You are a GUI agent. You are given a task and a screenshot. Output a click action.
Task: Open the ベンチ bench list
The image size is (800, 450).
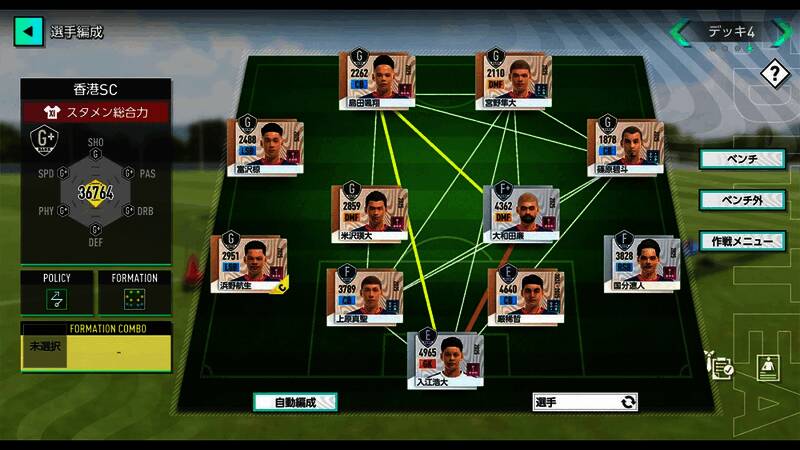(x=742, y=159)
